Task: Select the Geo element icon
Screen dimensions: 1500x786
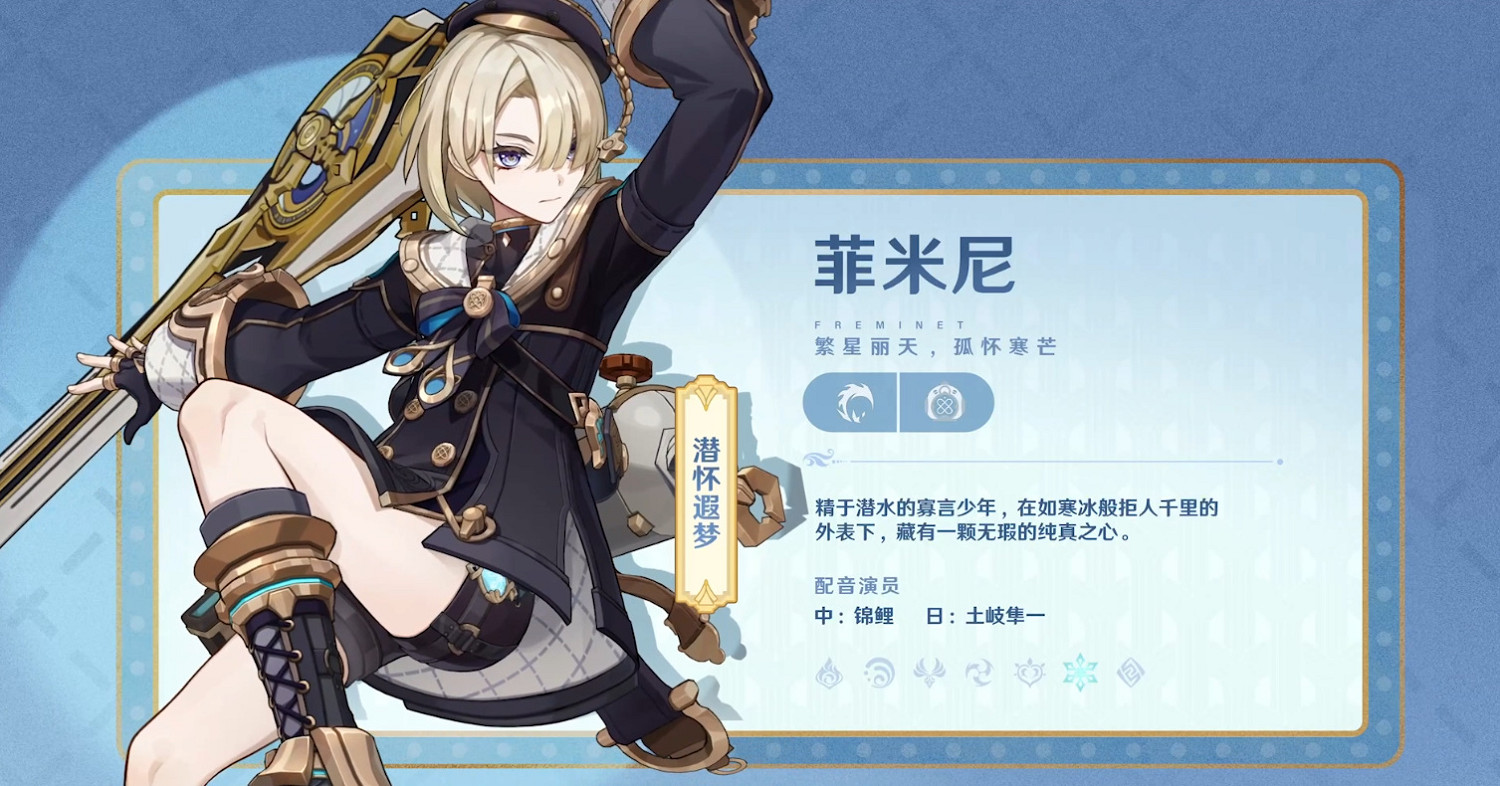Action: pyautogui.click(x=1130, y=672)
